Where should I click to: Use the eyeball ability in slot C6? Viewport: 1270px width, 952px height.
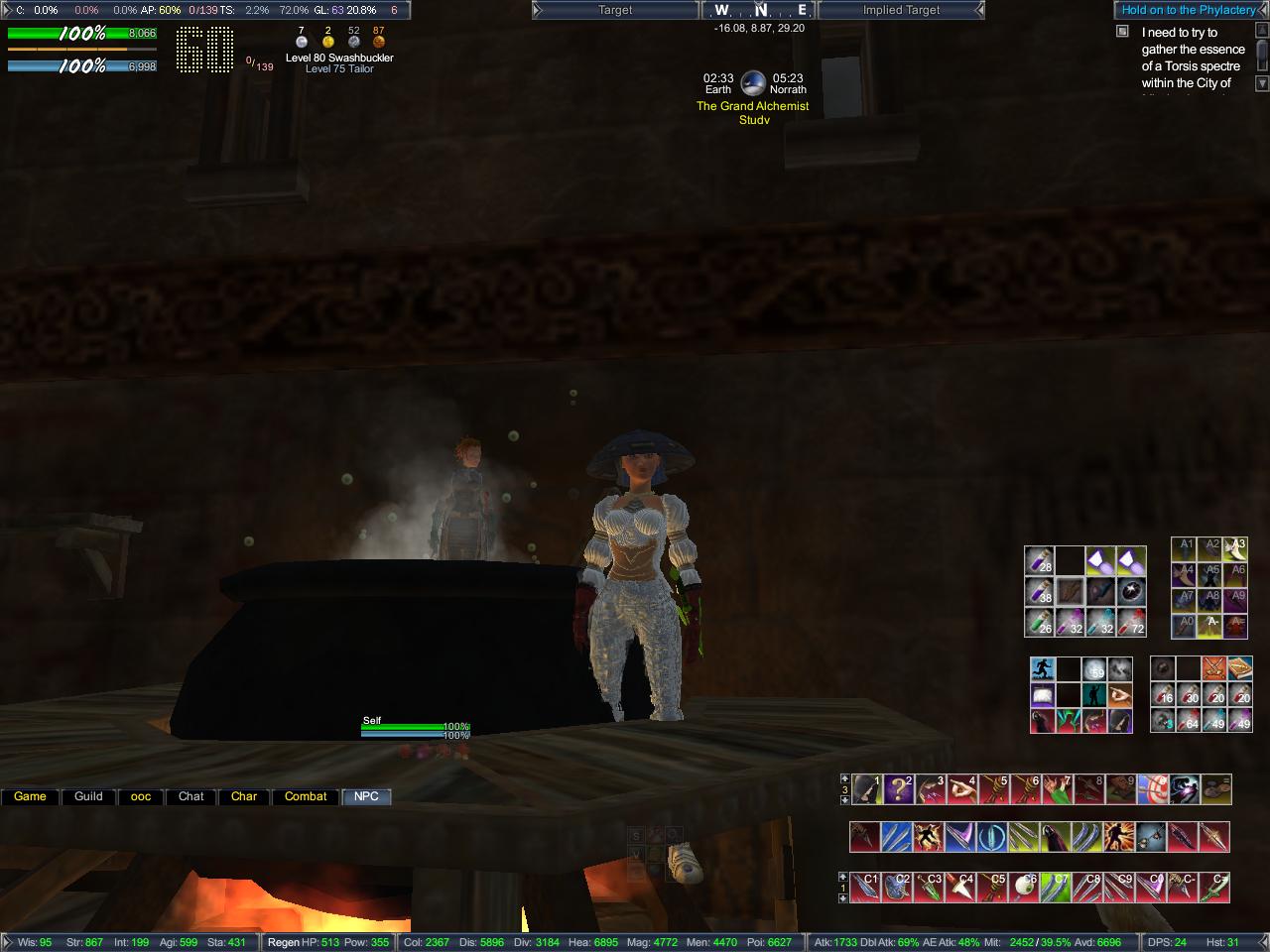(x=1026, y=887)
